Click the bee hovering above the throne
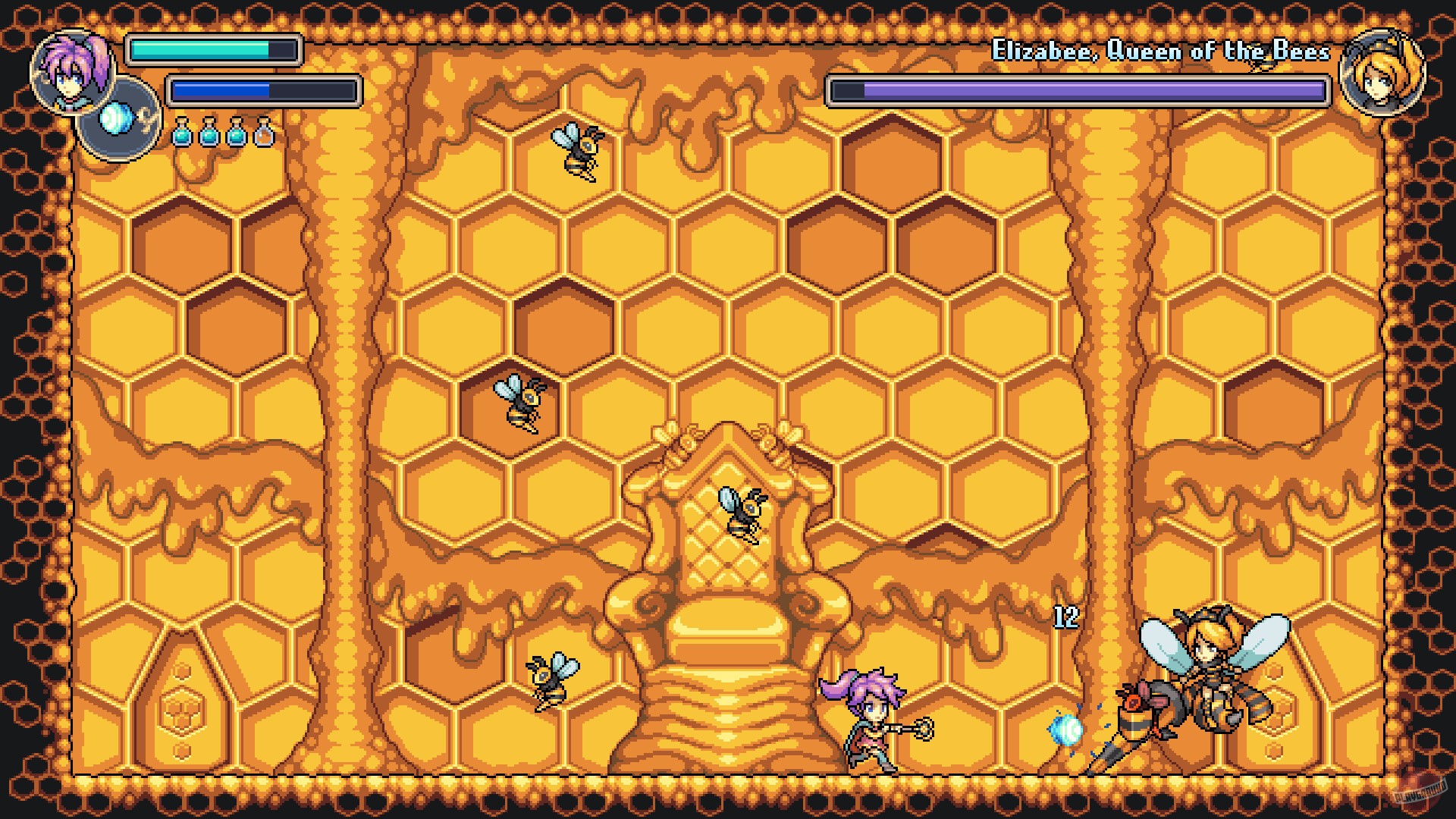The image size is (1456, 819). 739,516
